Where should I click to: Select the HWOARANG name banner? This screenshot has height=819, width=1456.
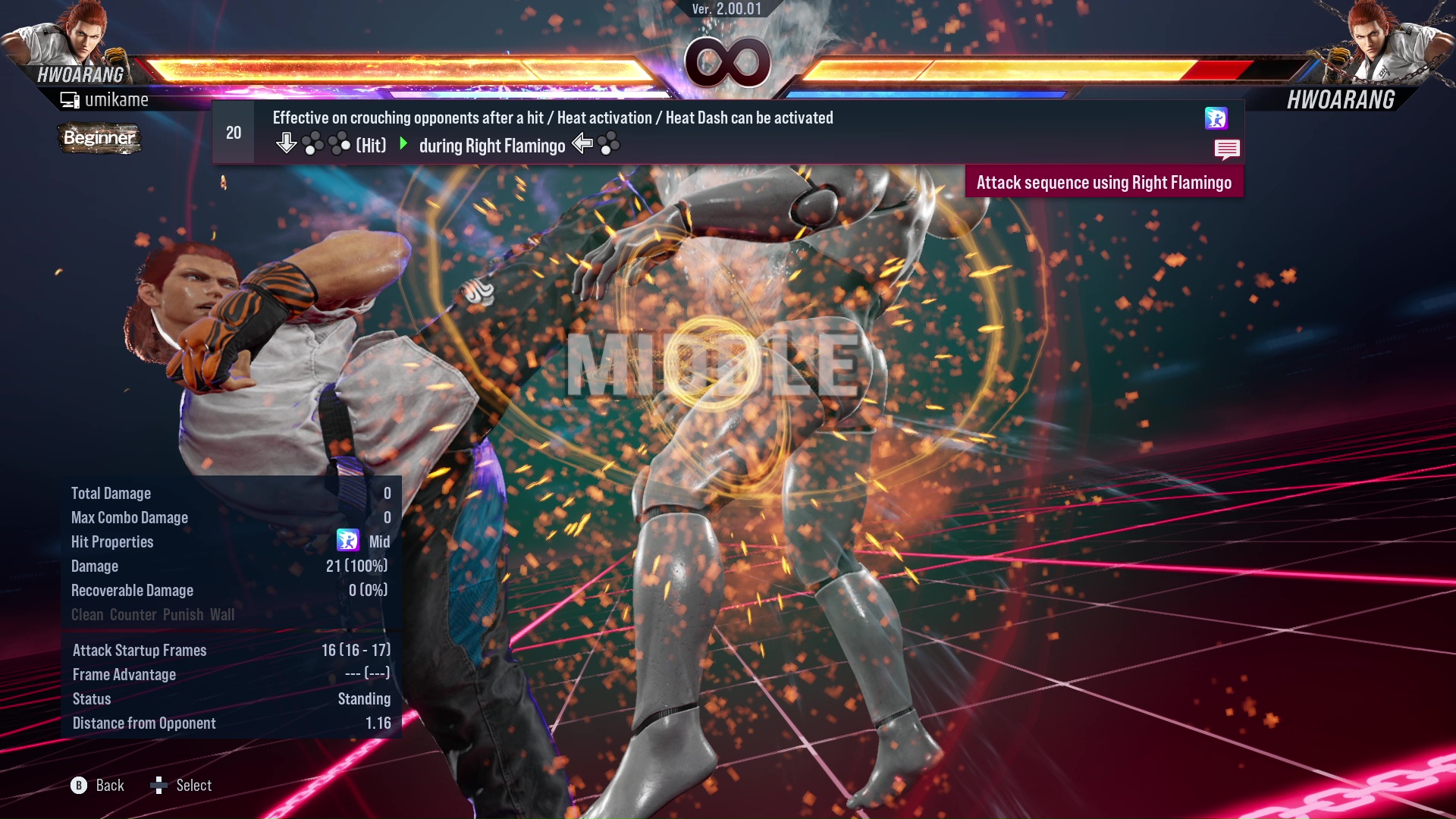[80, 74]
